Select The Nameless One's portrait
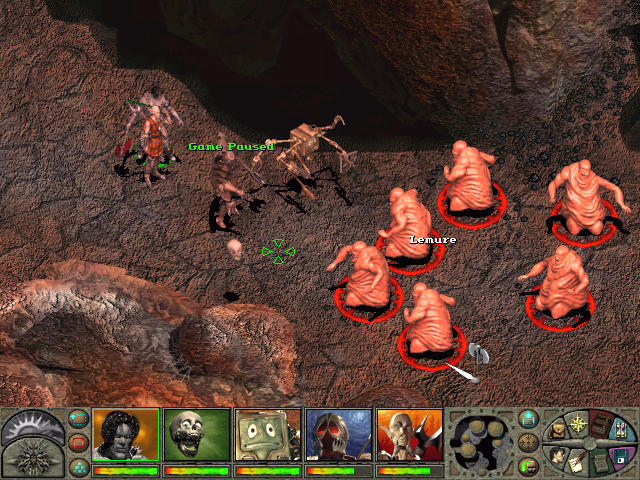 126,435
